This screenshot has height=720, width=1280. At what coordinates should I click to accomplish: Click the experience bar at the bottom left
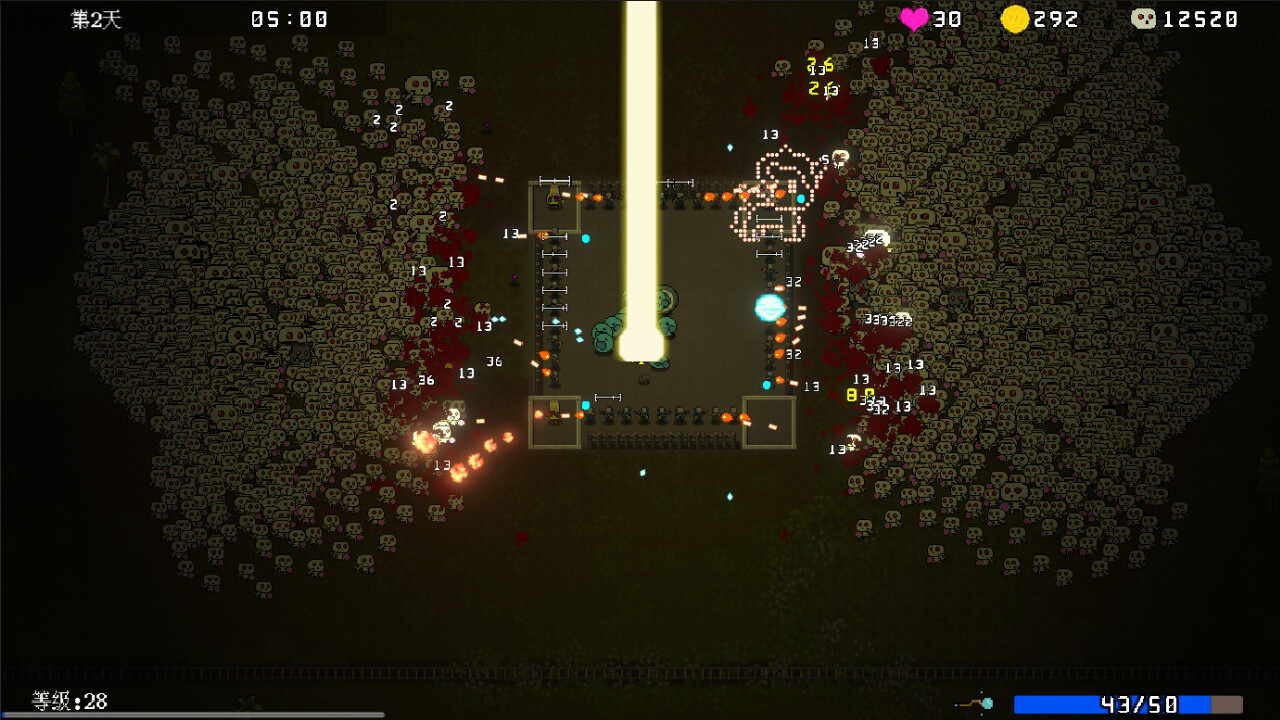click(x=190, y=714)
